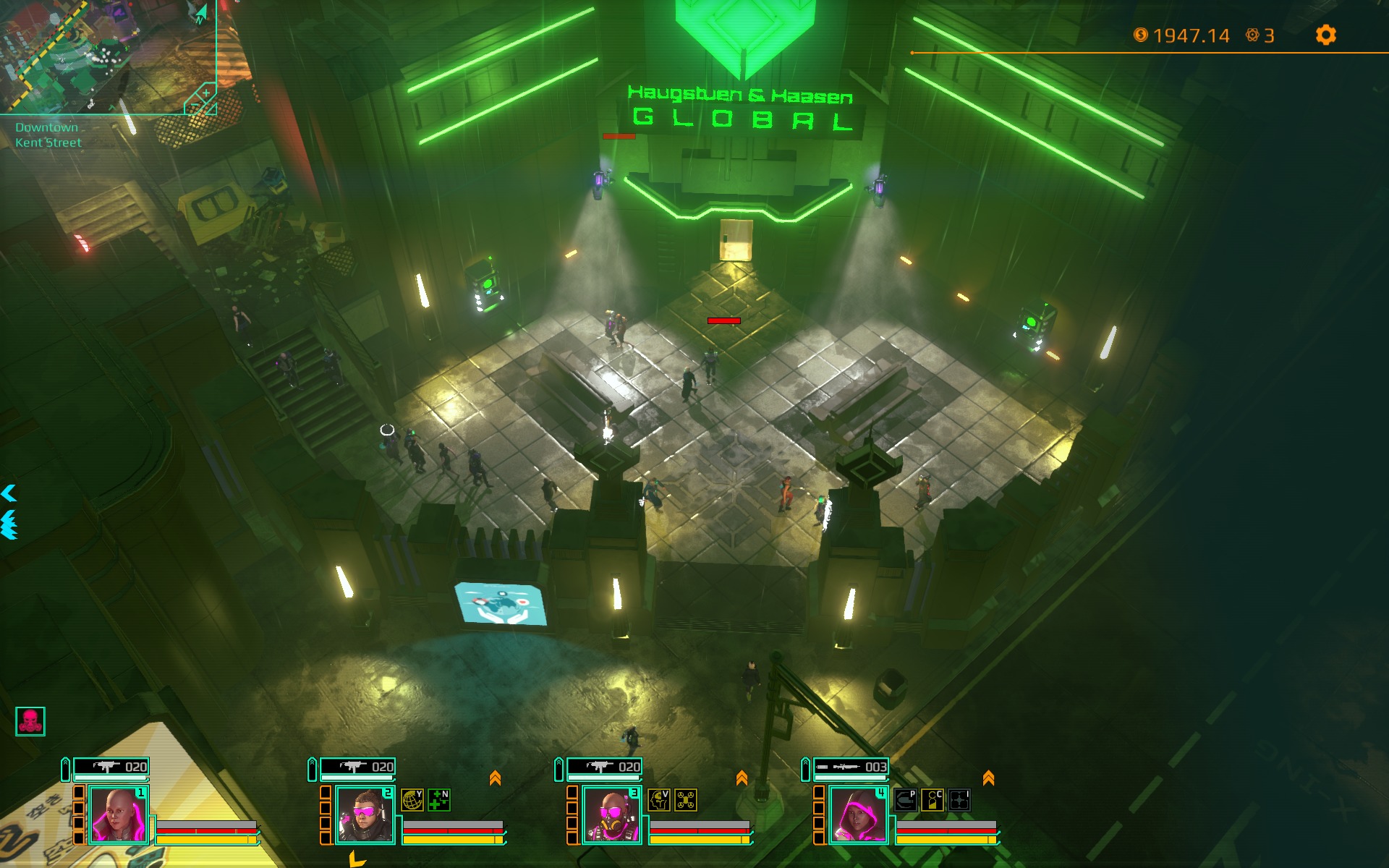Deploy agent 3's quadcopter drone ability

tap(686, 800)
